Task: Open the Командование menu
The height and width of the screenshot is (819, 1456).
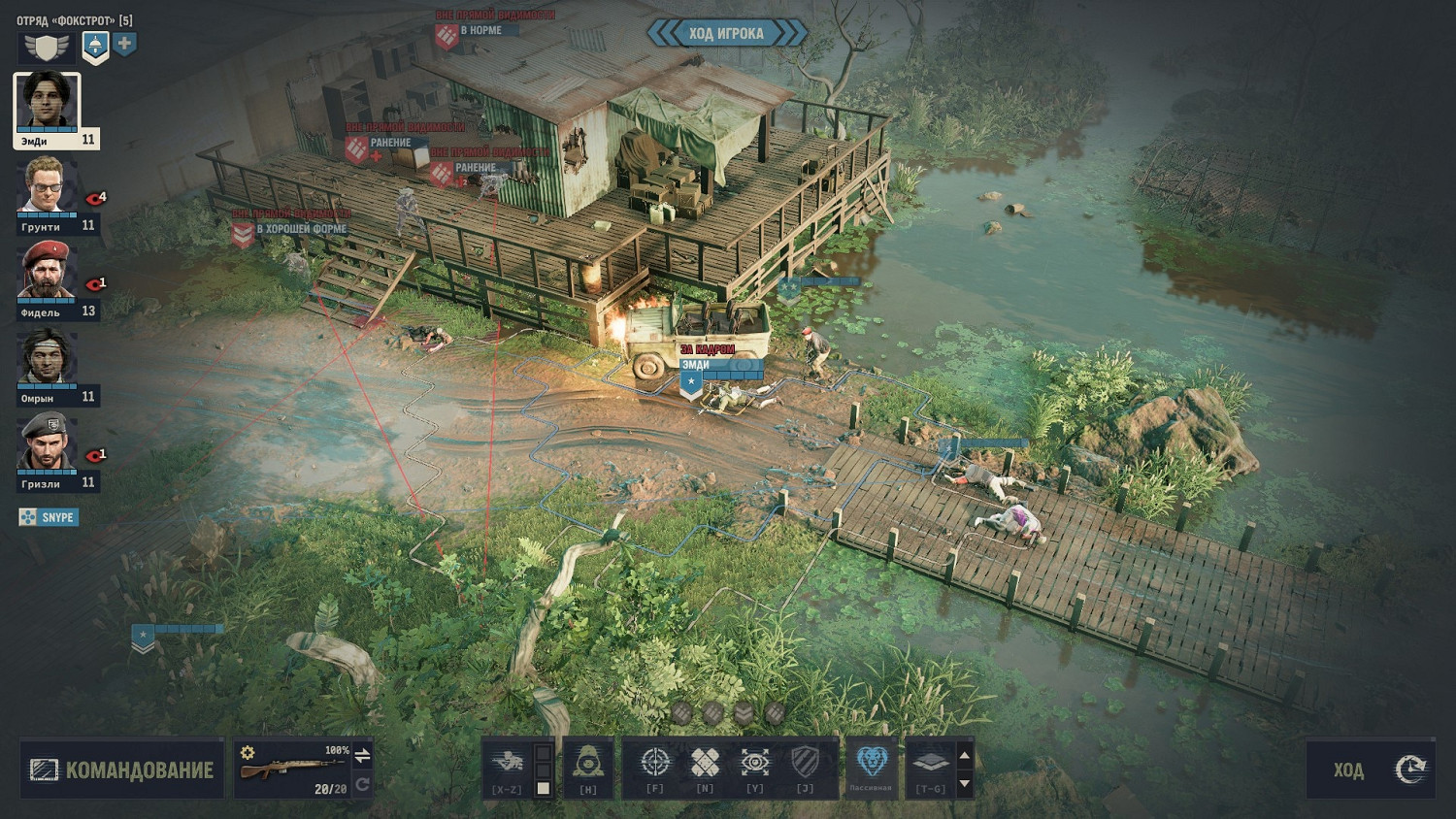Action: [121, 770]
